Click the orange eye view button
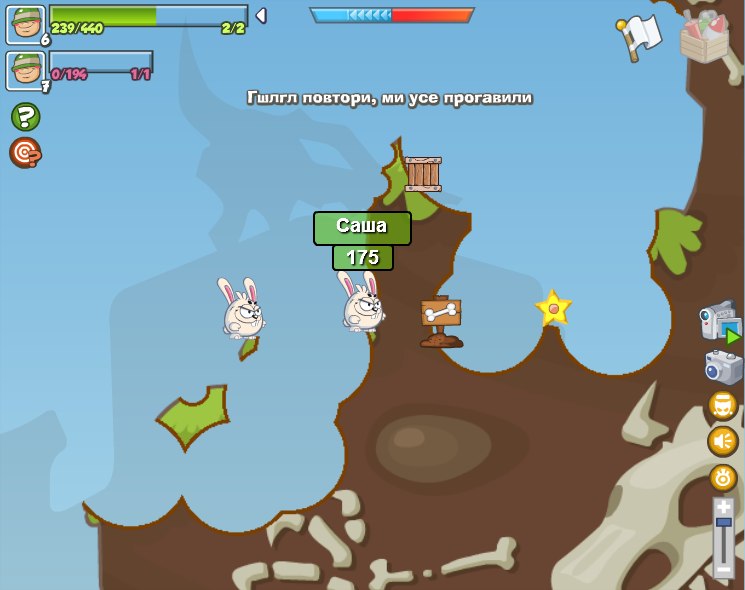Image resolution: width=745 pixels, height=590 pixels. tap(723, 477)
